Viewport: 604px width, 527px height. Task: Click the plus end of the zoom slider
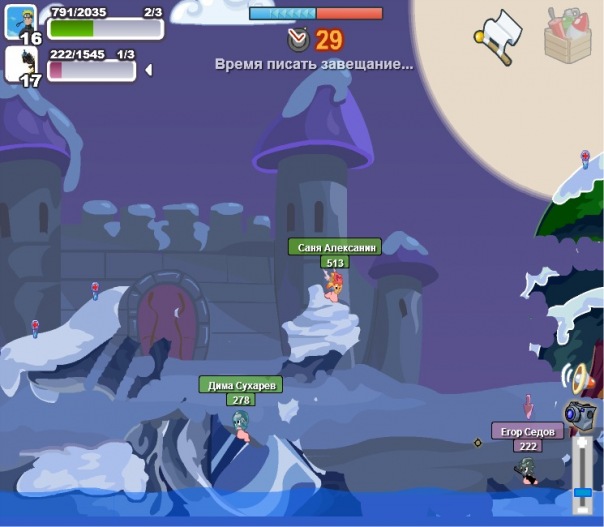[x=582, y=441]
